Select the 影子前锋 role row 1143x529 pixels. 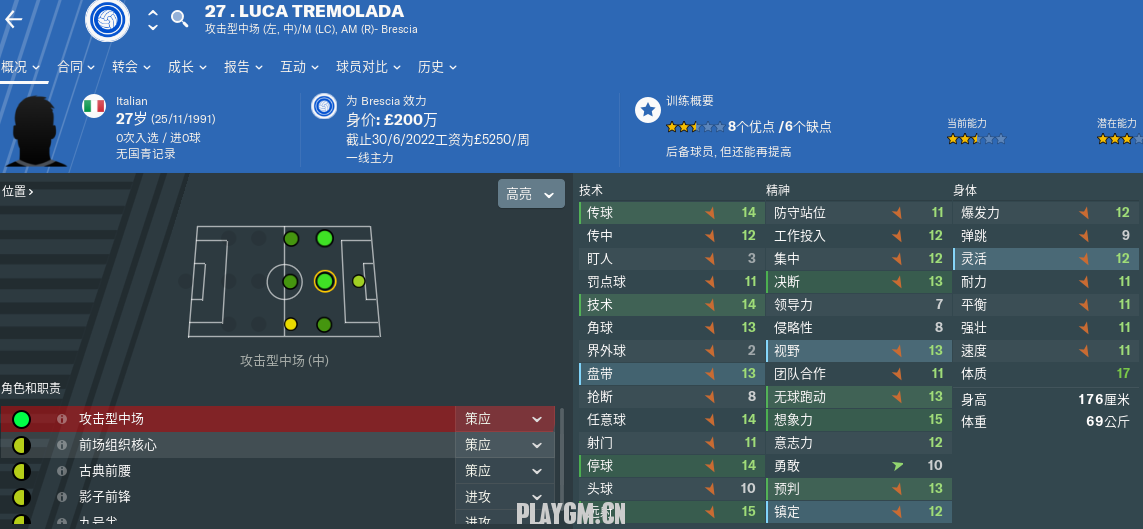pos(228,497)
